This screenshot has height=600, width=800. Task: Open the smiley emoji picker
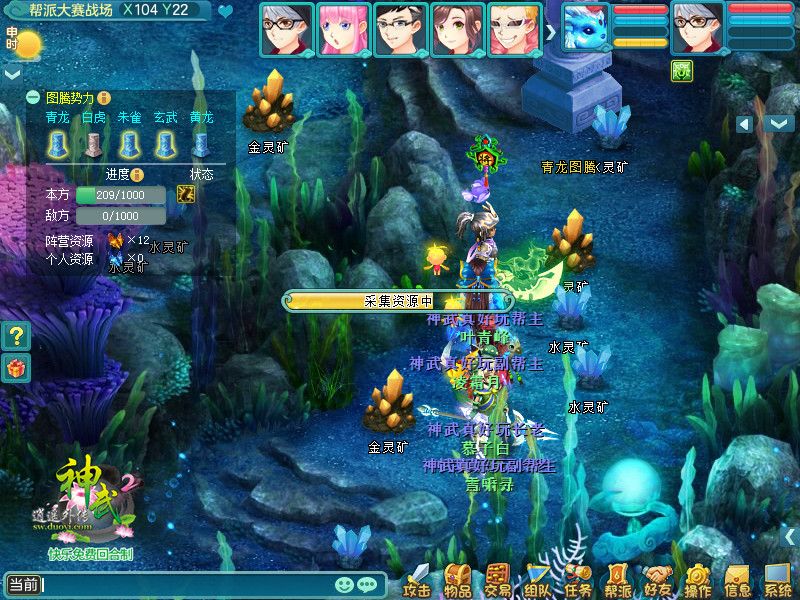pyautogui.click(x=344, y=584)
